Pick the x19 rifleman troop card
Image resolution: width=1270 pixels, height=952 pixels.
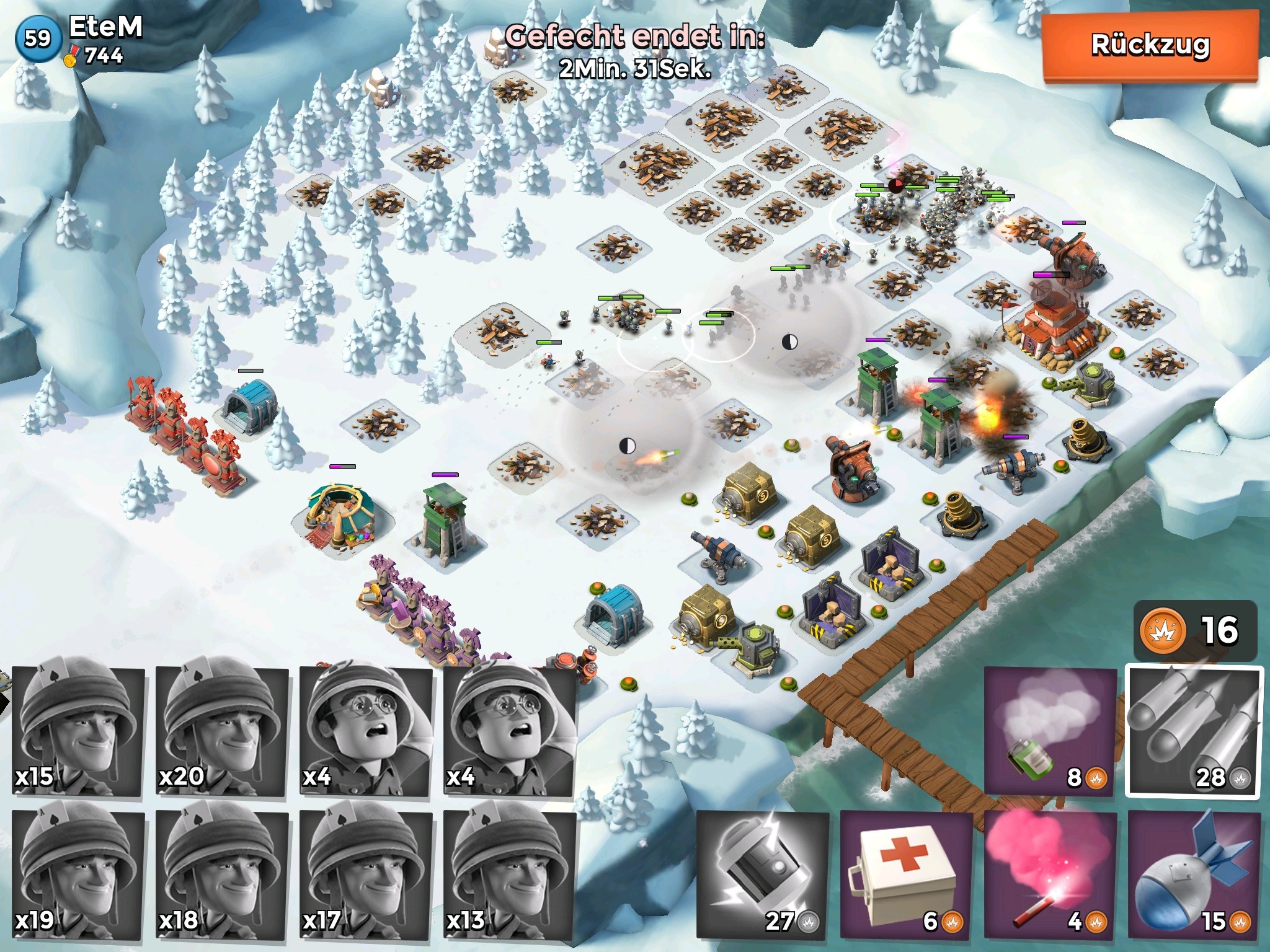(78, 874)
